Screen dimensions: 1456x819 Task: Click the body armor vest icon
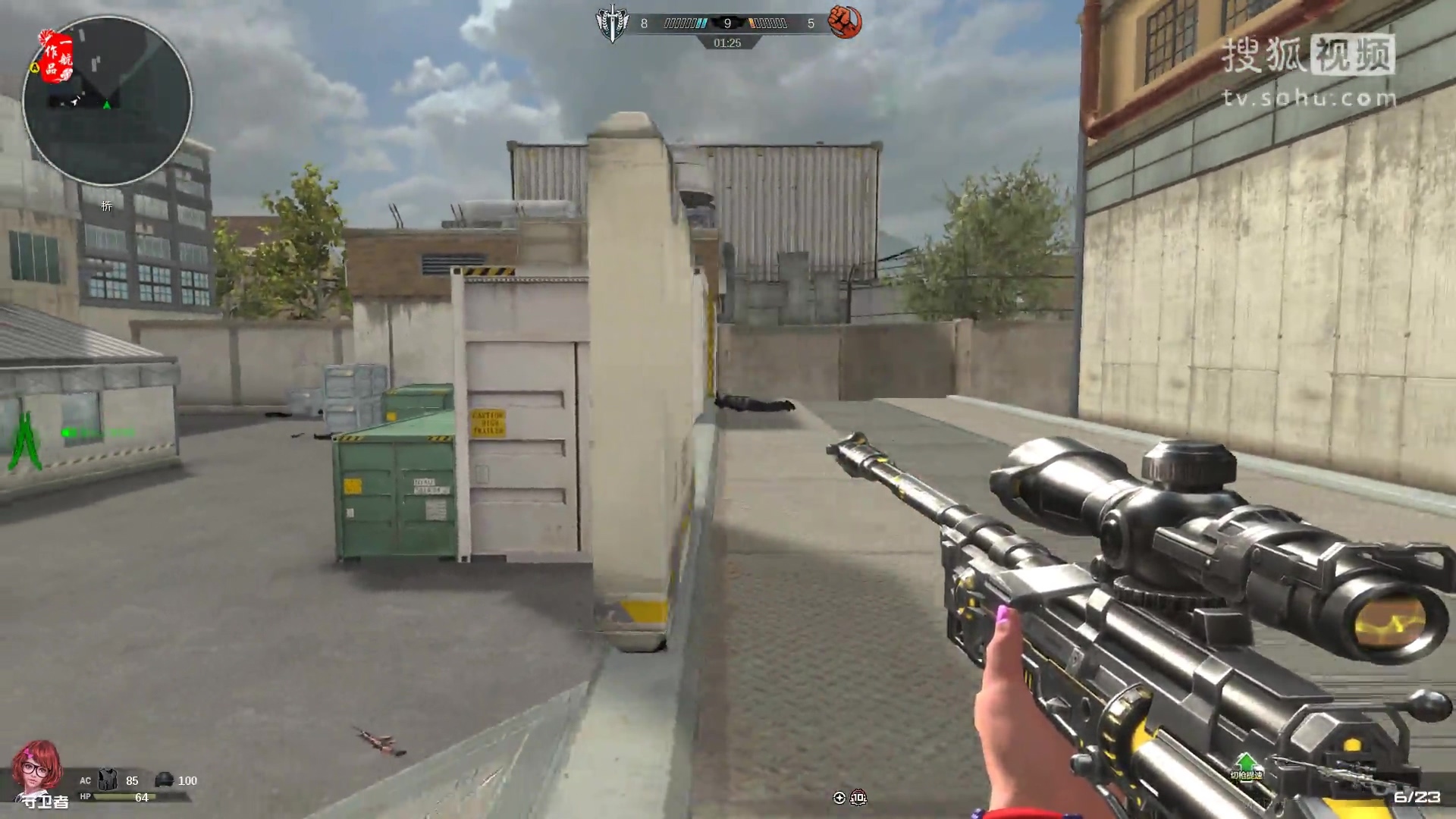[x=108, y=780]
